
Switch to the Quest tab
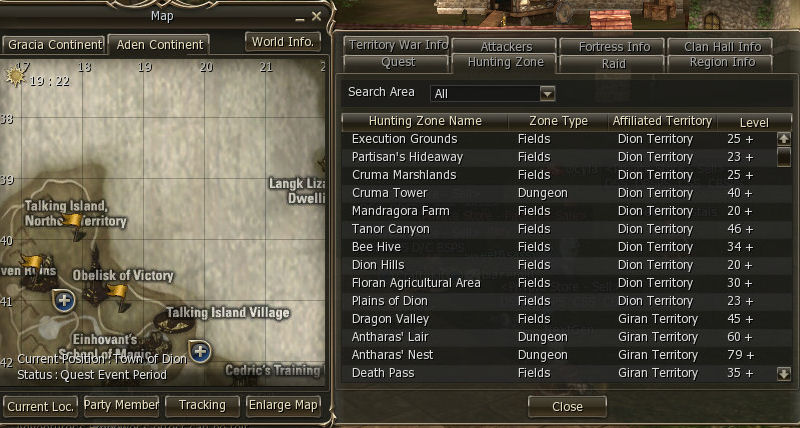[x=398, y=62]
